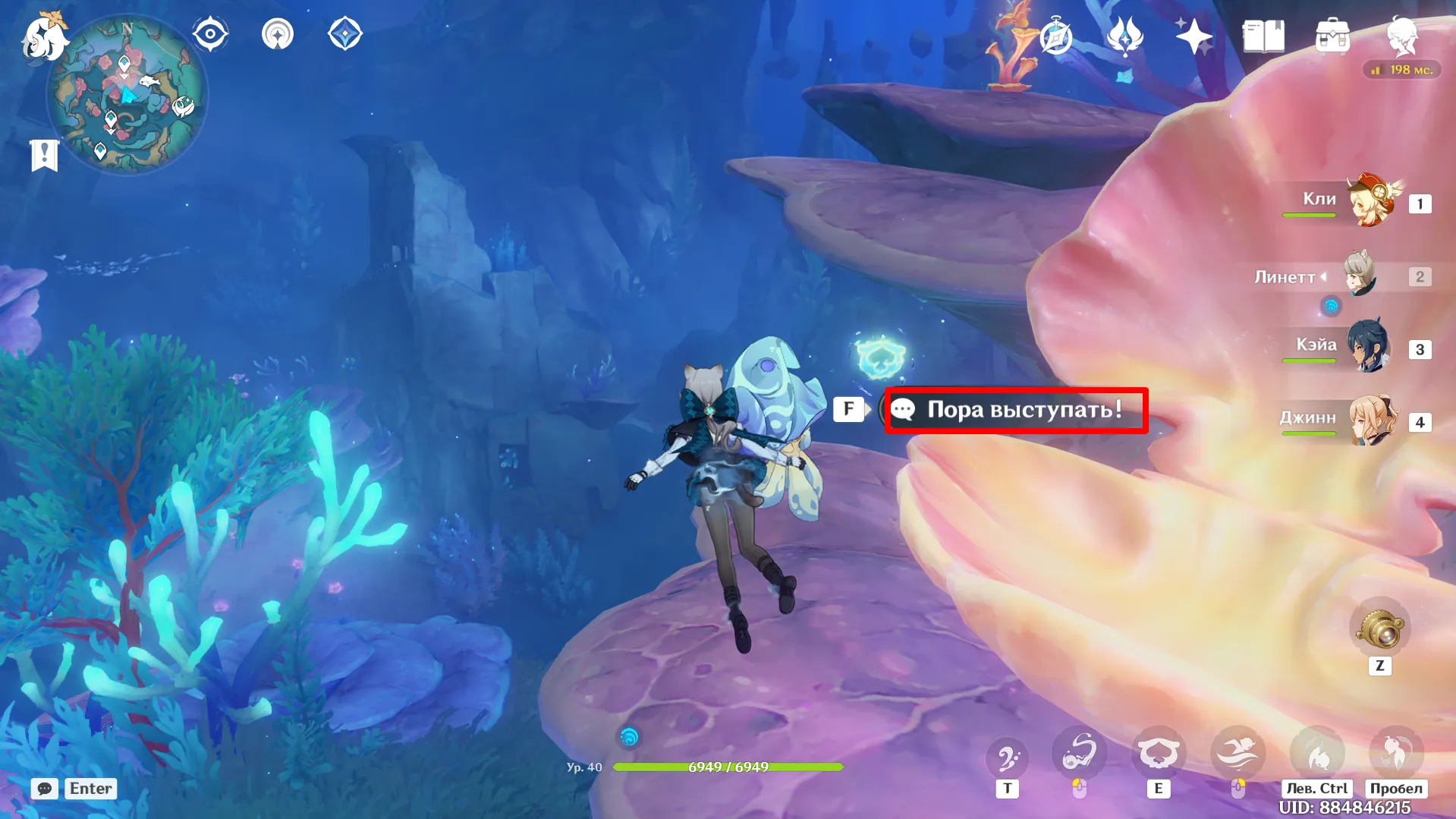Screen dimensions: 1456x819
Task: Open the diamond-shaped top bar icon
Action: tap(344, 34)
